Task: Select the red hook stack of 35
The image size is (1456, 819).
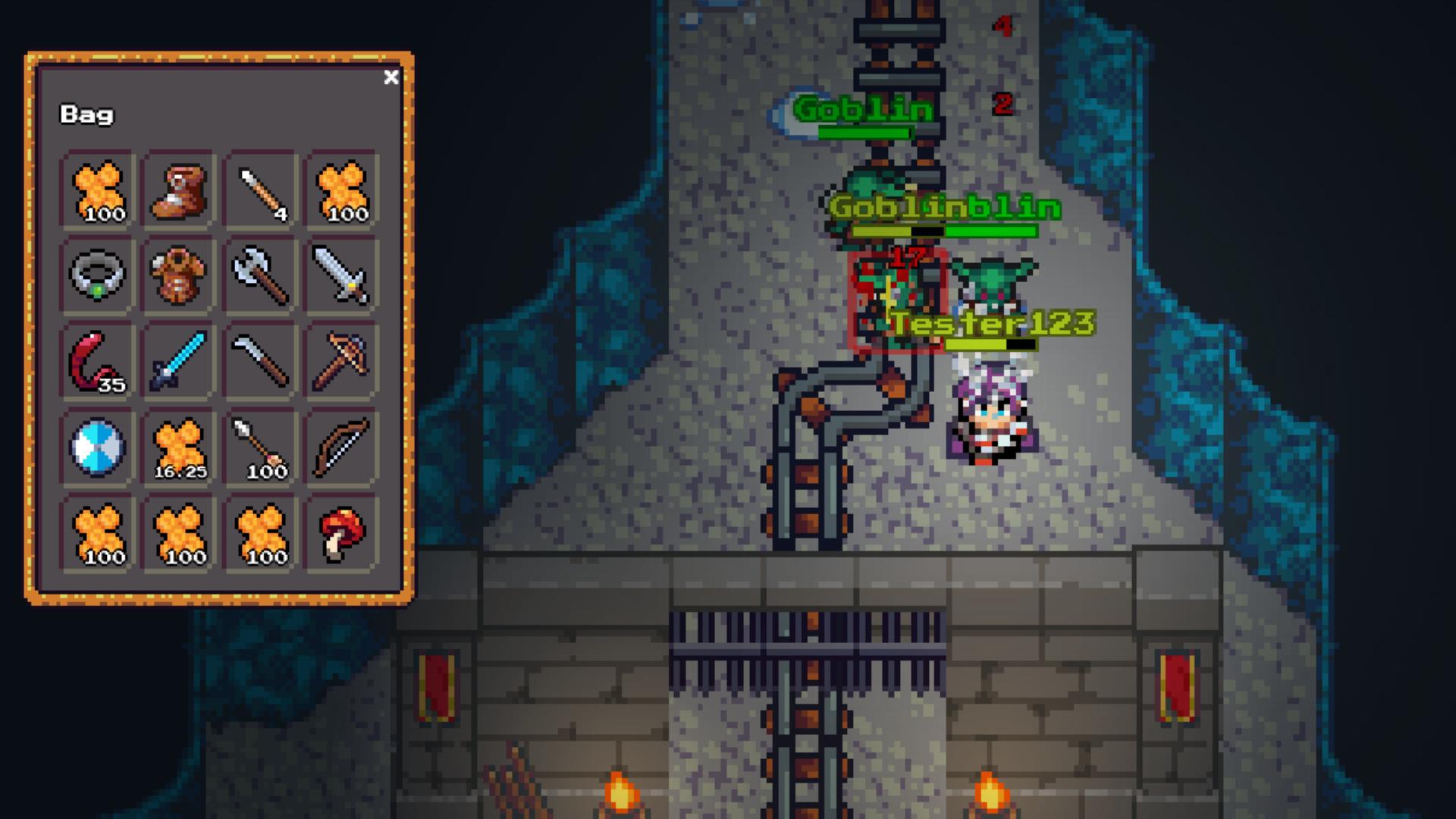Action: point(97,361)
